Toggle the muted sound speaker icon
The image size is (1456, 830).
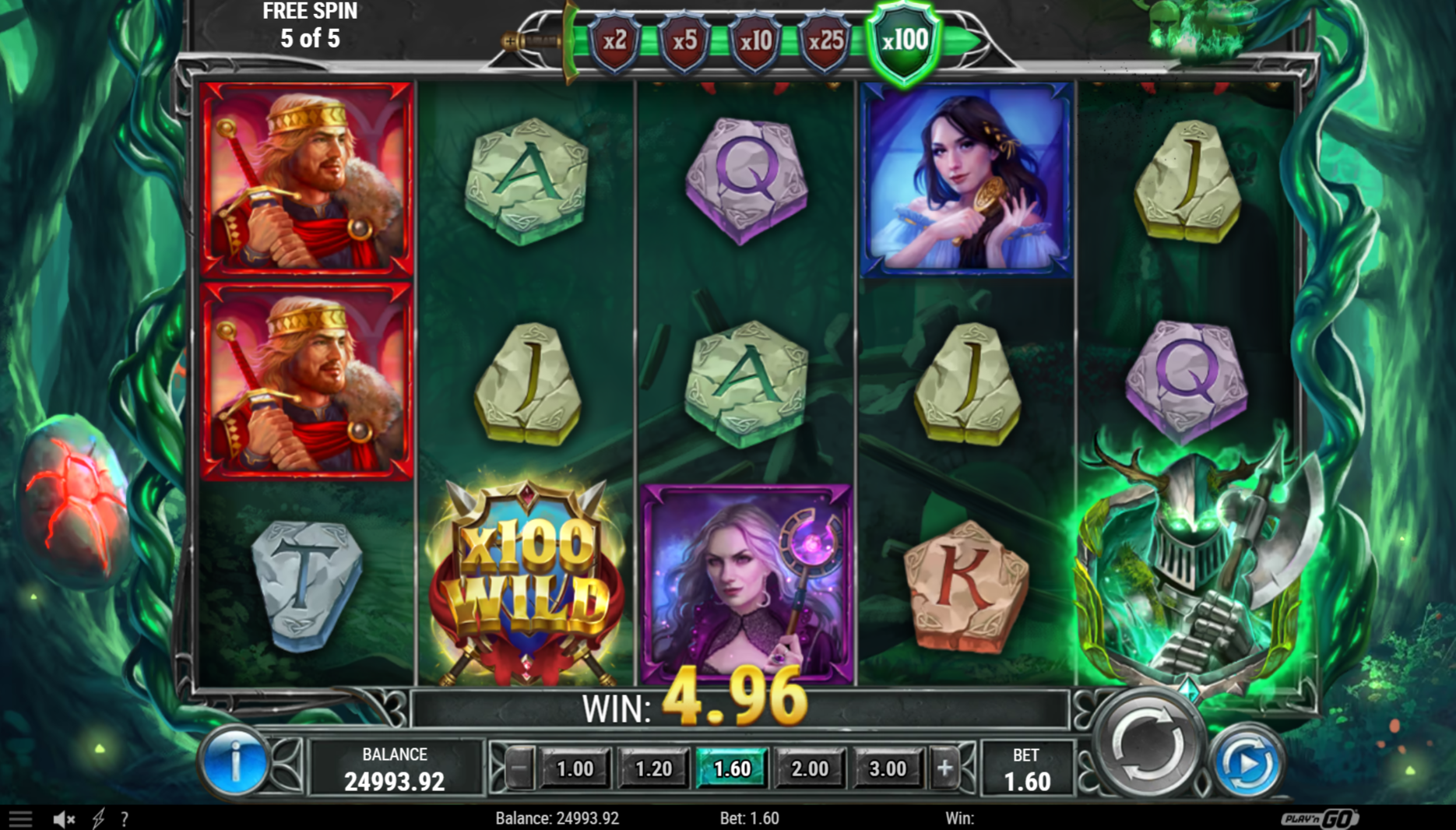[64, 818]
